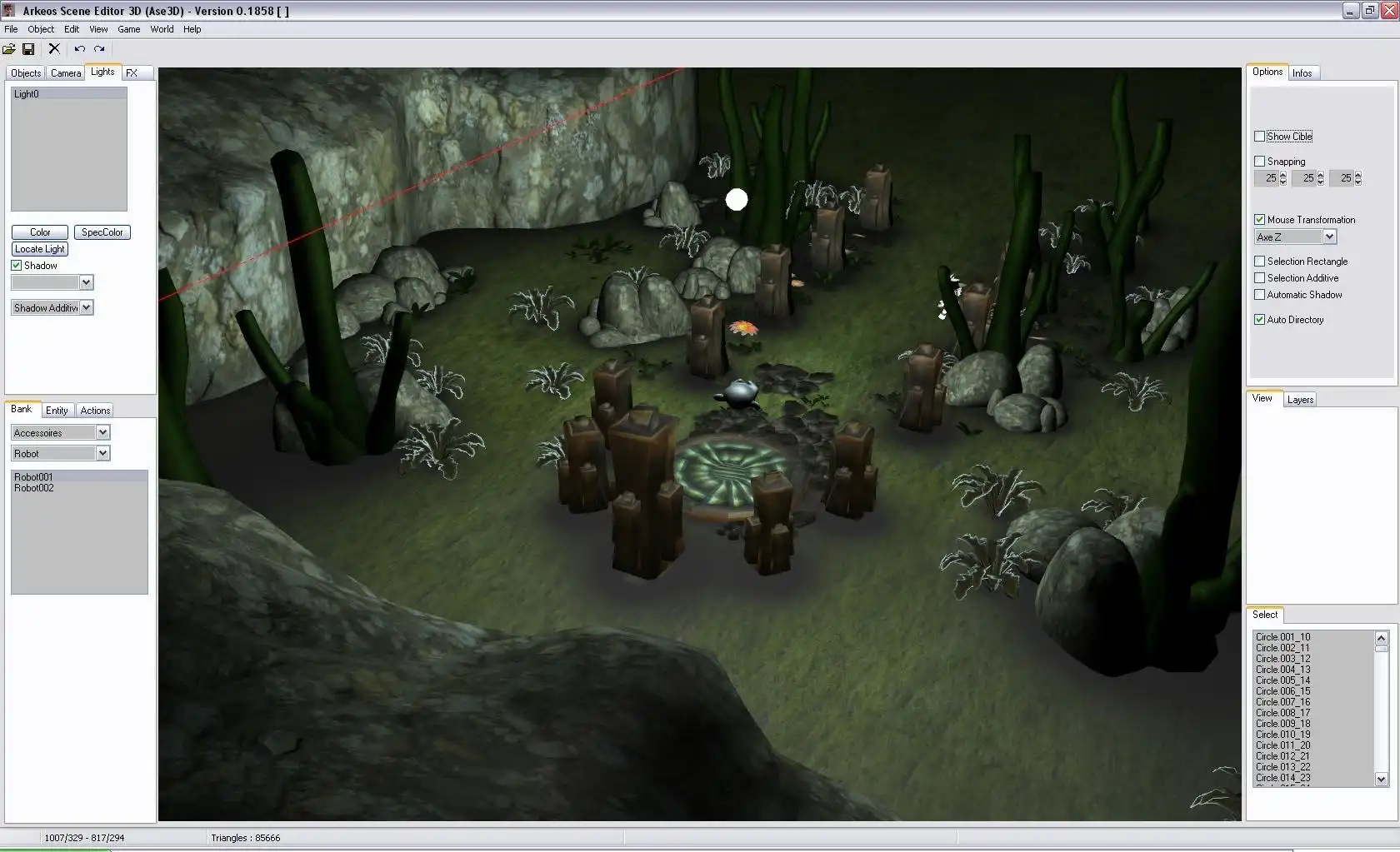Screen dimensions: 1400x852
Task: Minimize the editor window
Action: point(1351,11)
